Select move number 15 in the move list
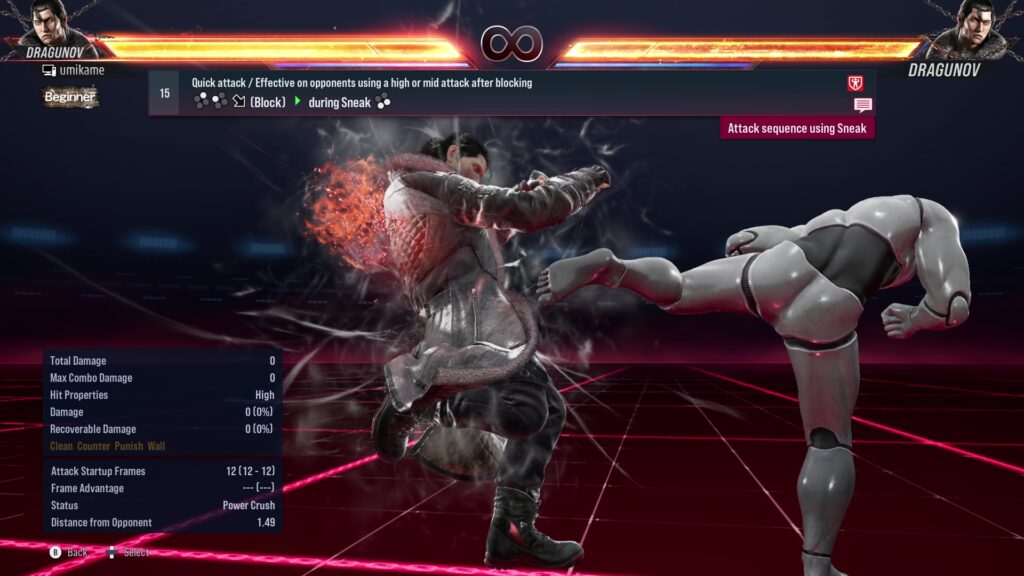The width and height of the screenshot is (1024, 576). coord(164,93)
